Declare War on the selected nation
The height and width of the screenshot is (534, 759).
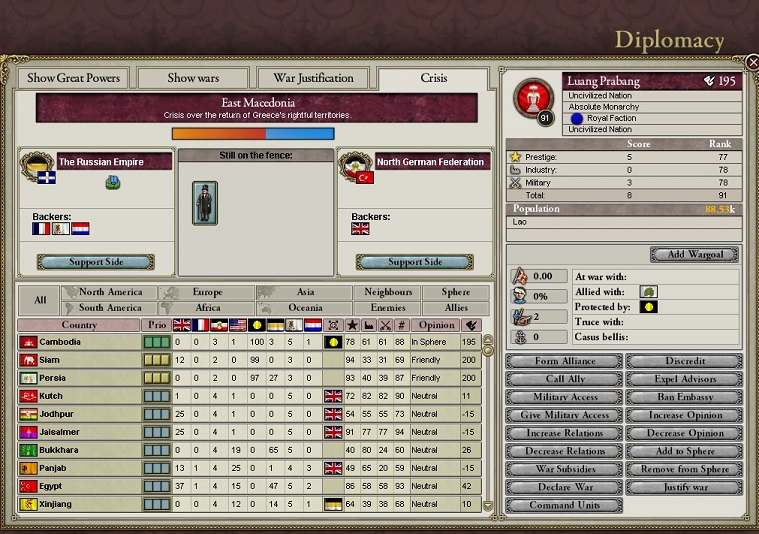tap(565, 487)
